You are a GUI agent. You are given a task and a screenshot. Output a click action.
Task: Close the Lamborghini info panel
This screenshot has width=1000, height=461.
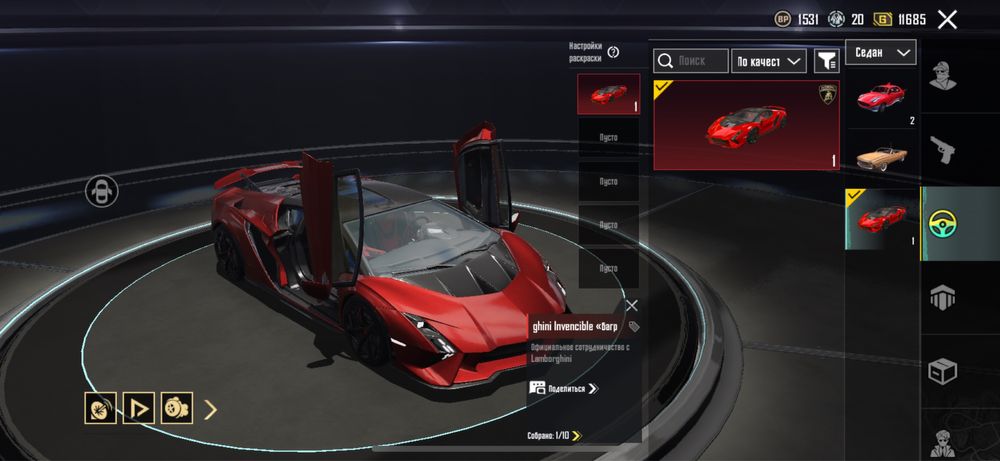pos(631,306)
